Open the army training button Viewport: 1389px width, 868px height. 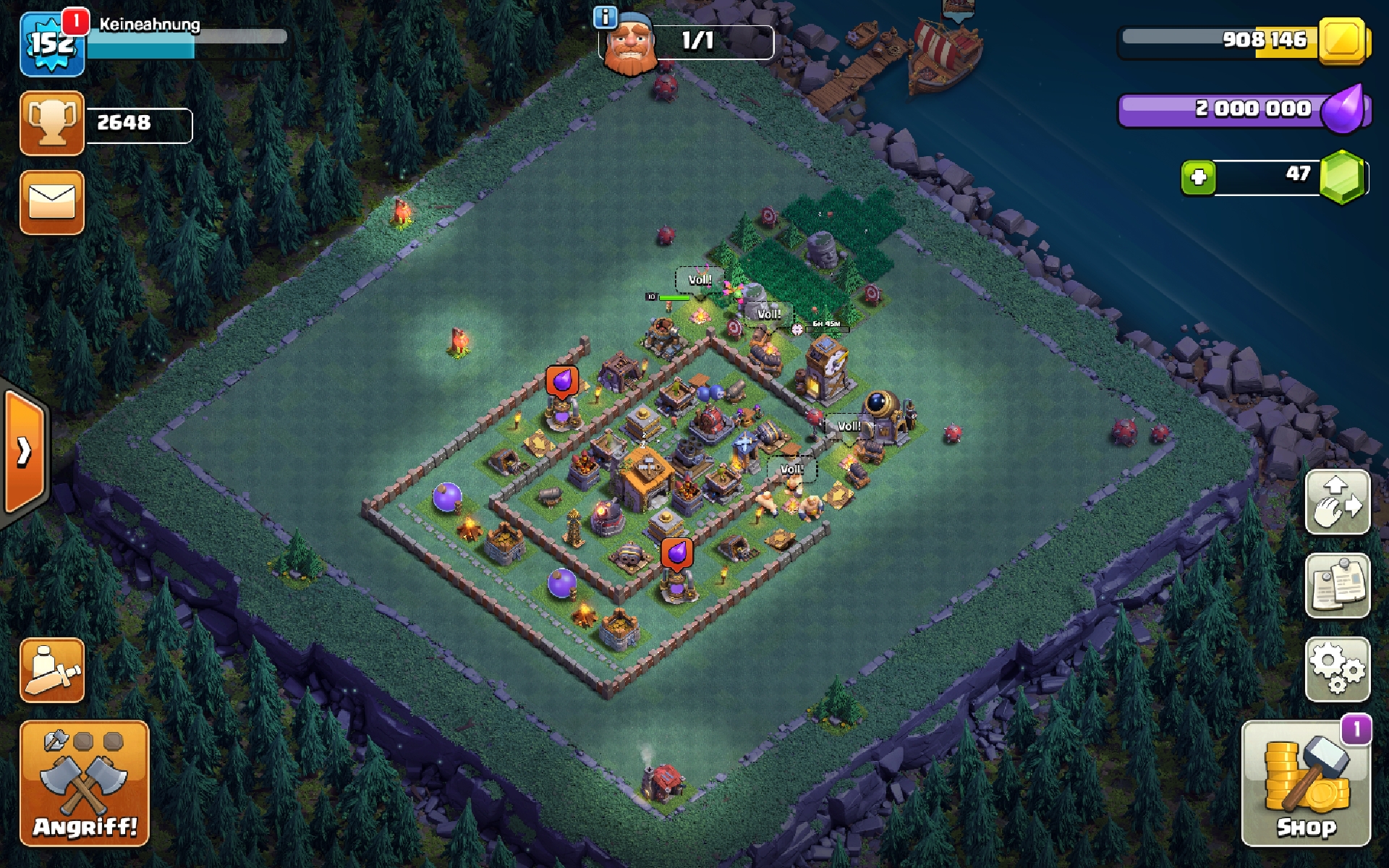point(52,671)
